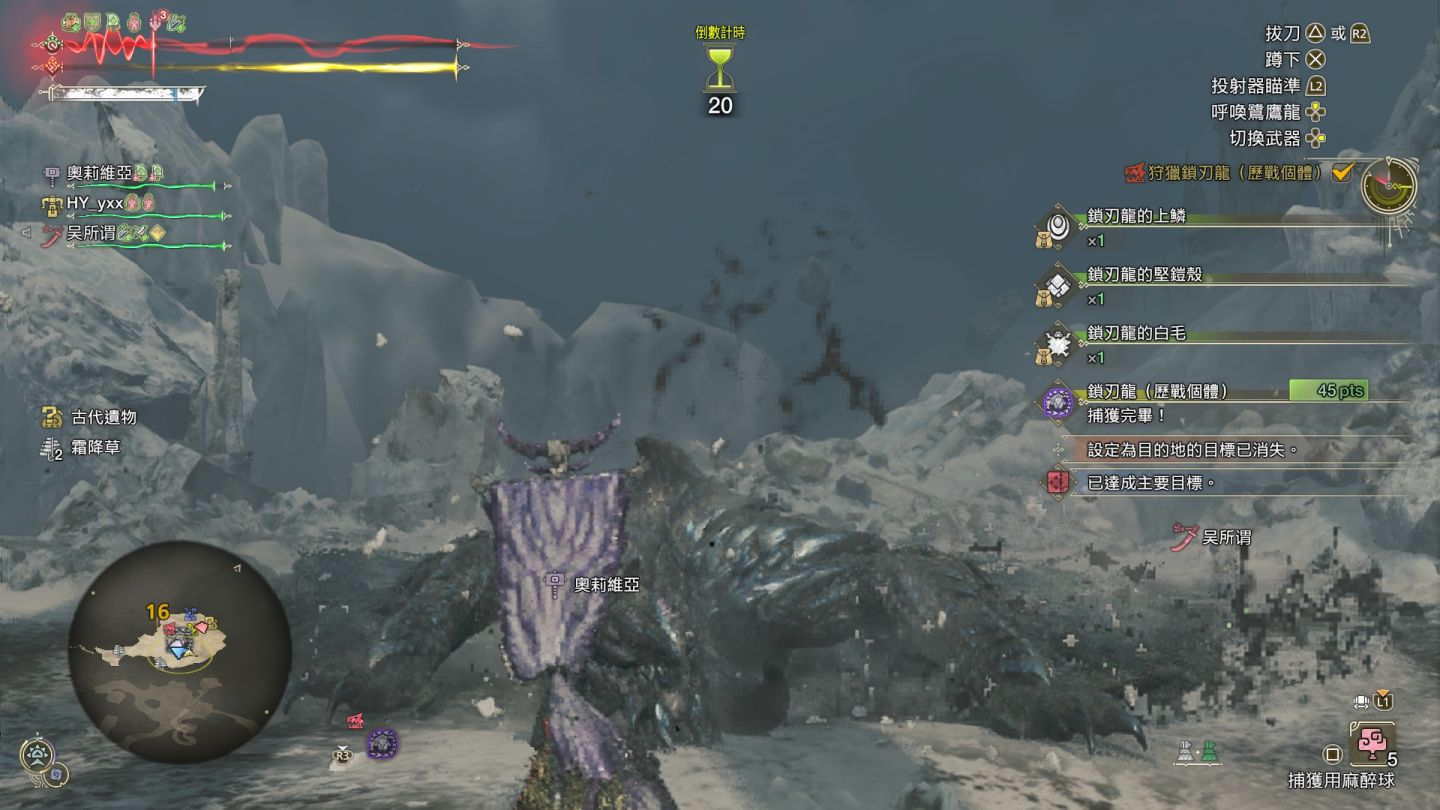Open the 狩獵鎖刃龍 quest objective tracker
The image size is (1440, 810).
click(1230, 173)
